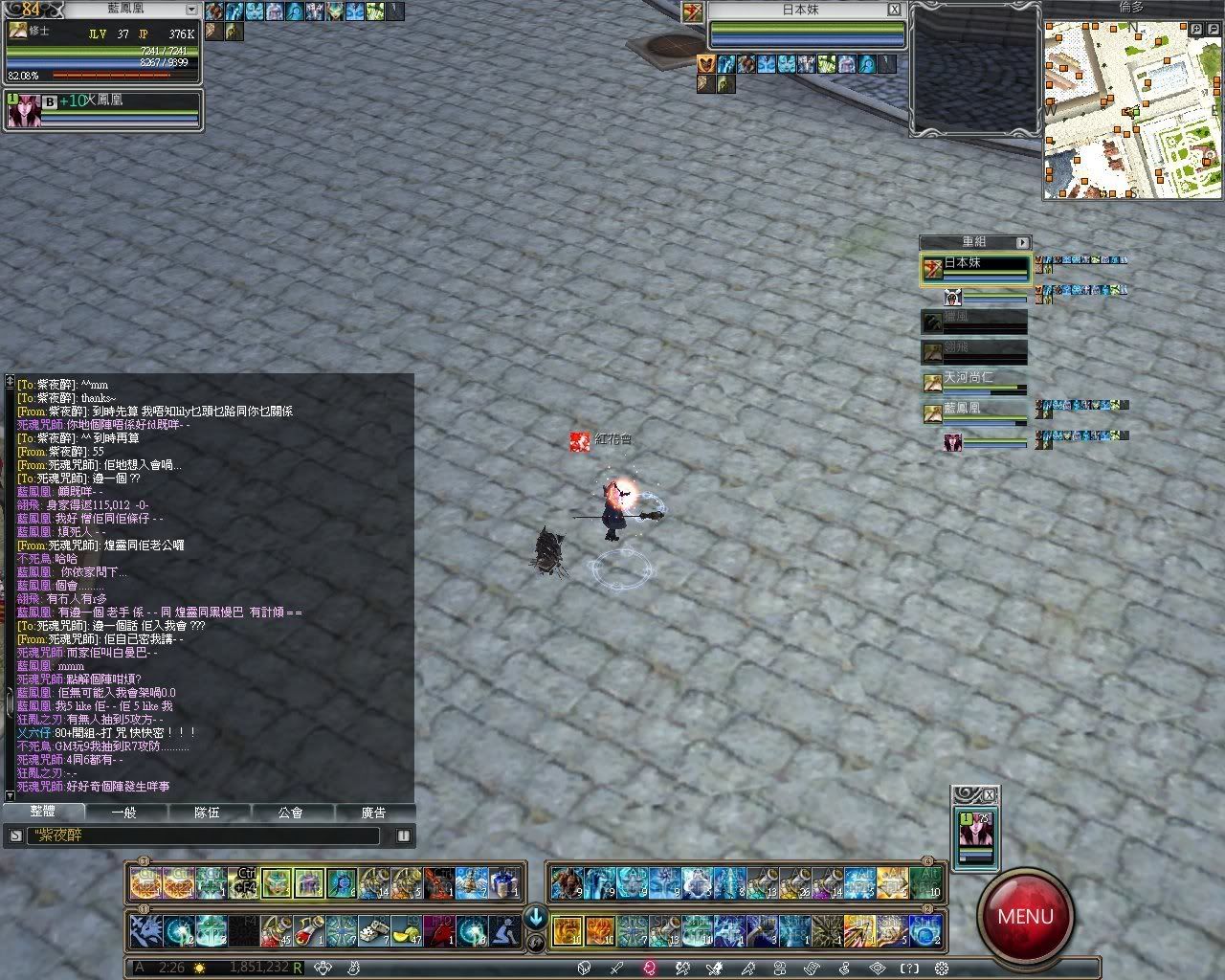This screenshot has width=1225, height=980.
Task: Zoom in on the minimap
Action: (x=1195, y=30)
